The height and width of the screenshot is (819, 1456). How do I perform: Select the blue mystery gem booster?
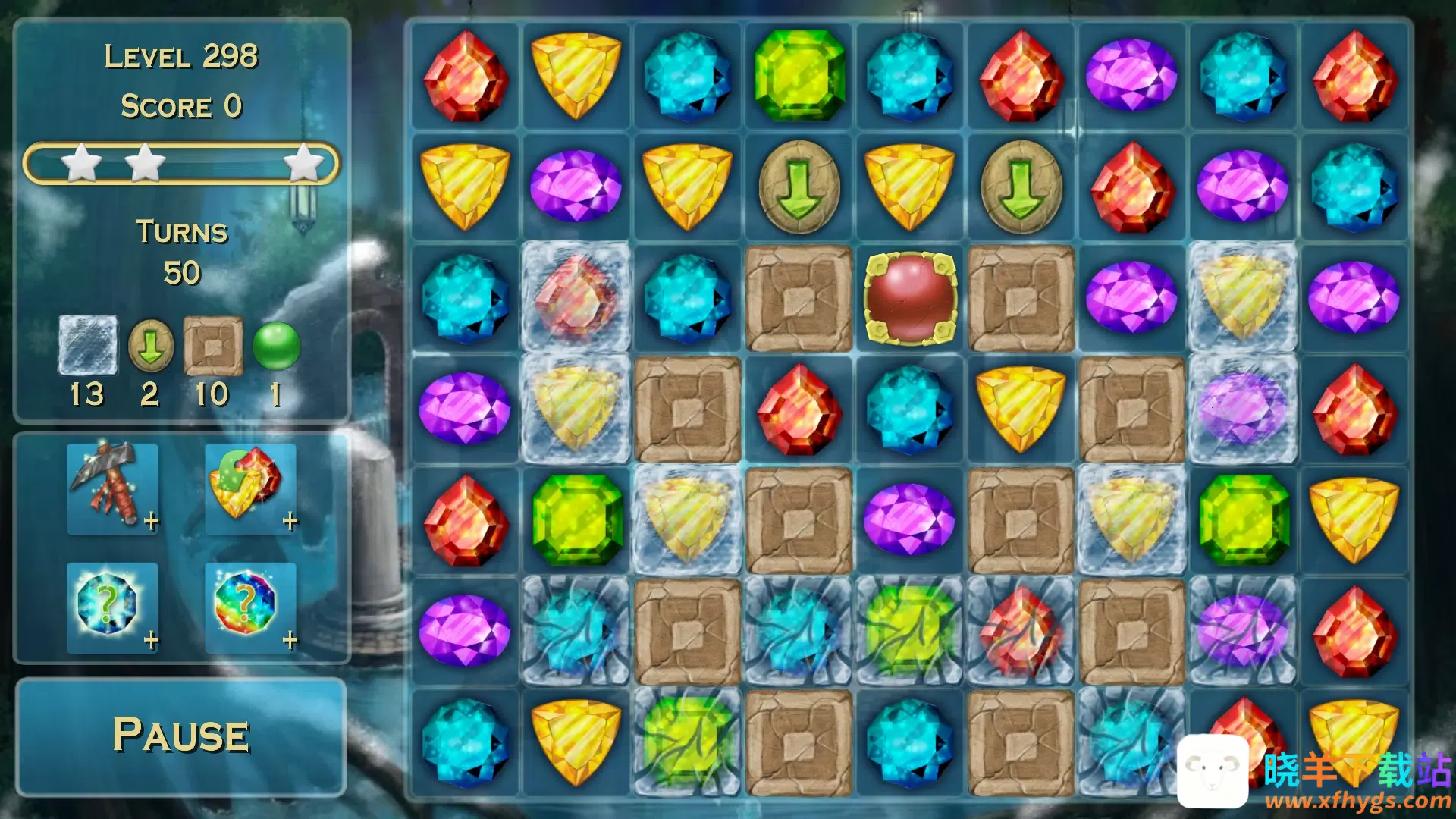(x=112, y=607)
